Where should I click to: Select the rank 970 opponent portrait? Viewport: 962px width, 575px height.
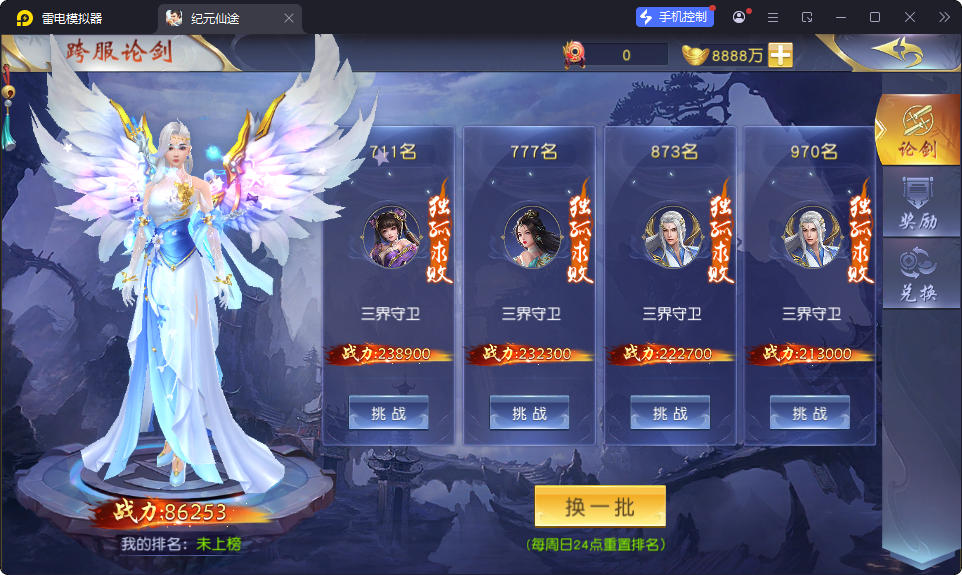pos(810,238)
